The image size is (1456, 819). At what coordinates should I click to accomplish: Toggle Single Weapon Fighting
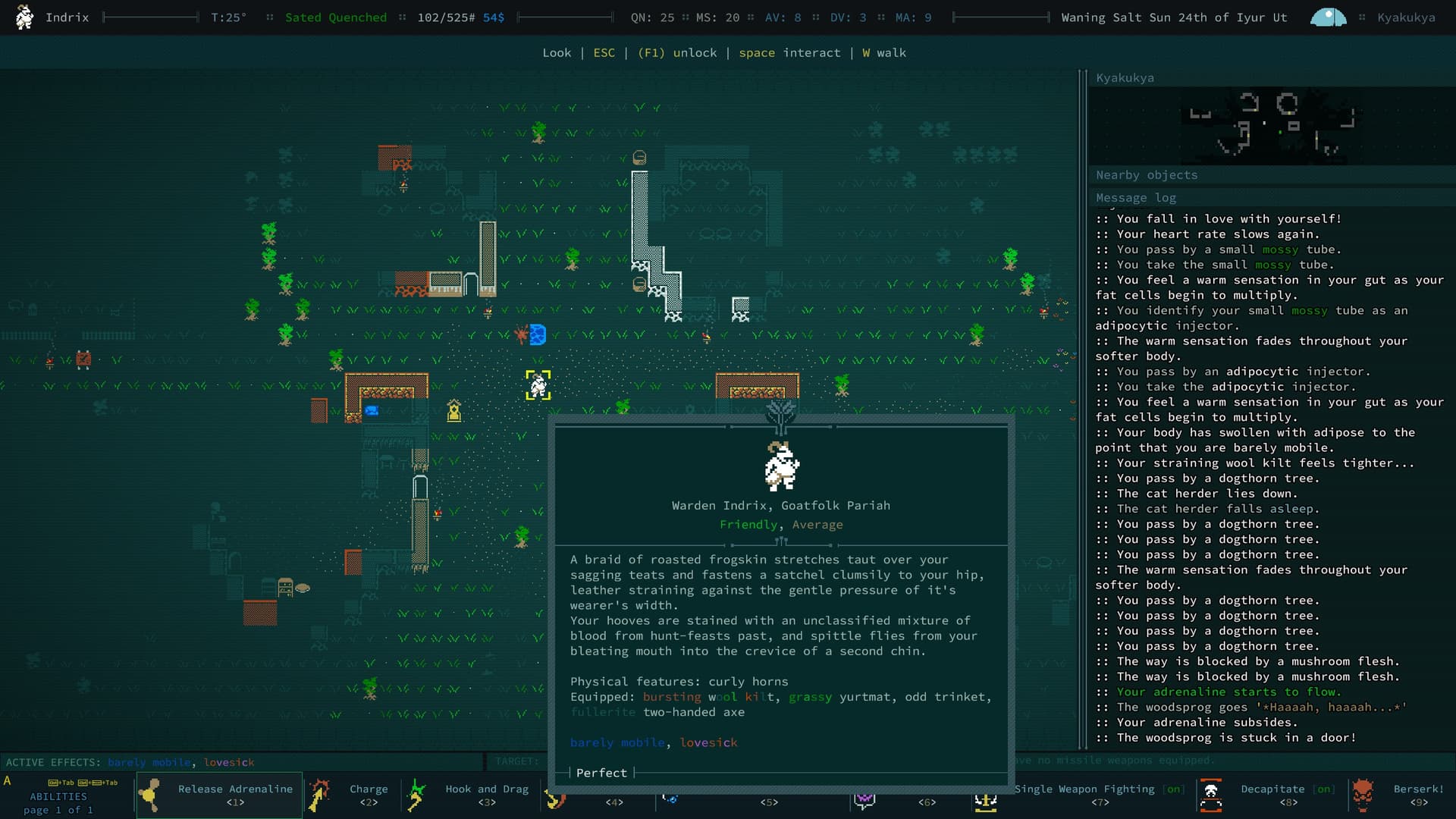click(1092, 795)
